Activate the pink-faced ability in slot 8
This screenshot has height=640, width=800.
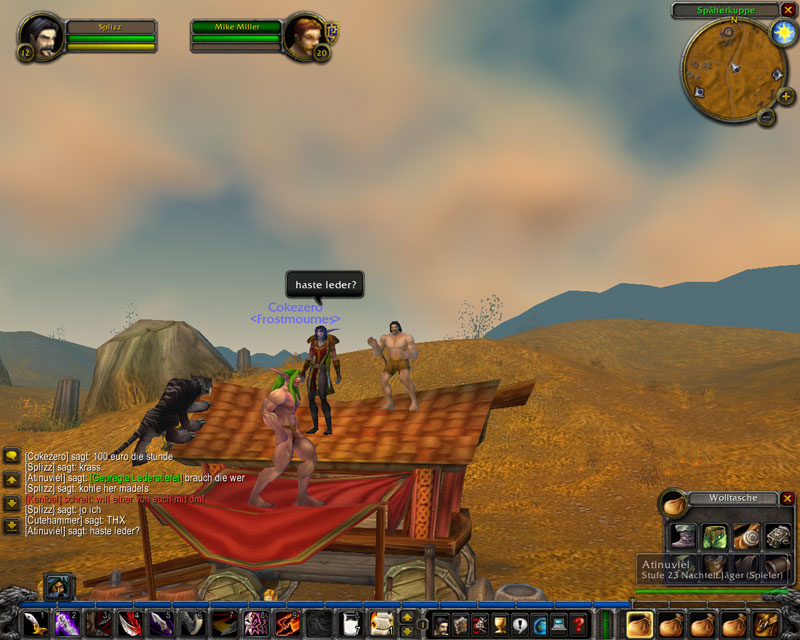tap(256, 624)
